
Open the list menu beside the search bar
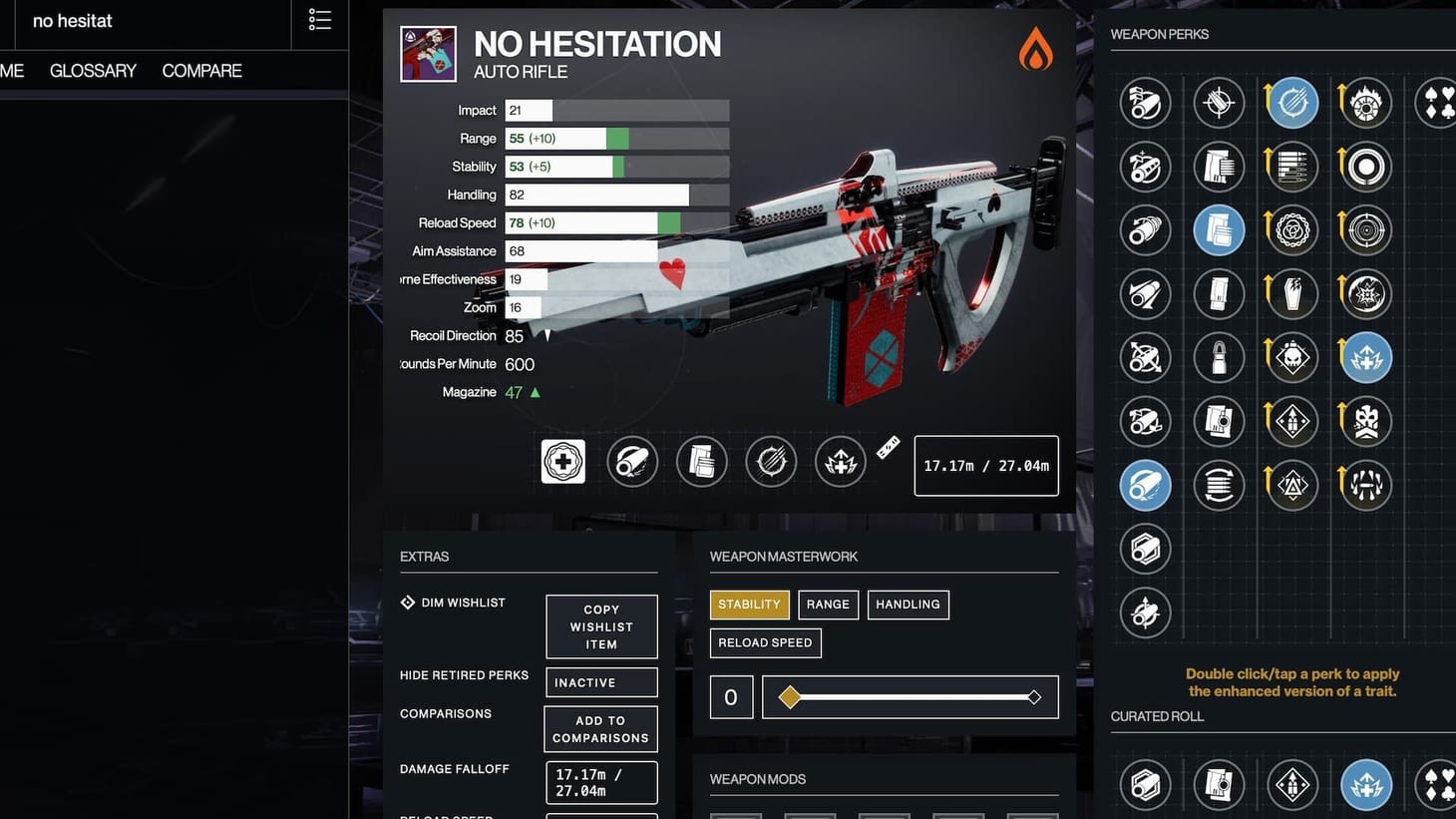tap(319, 20)
